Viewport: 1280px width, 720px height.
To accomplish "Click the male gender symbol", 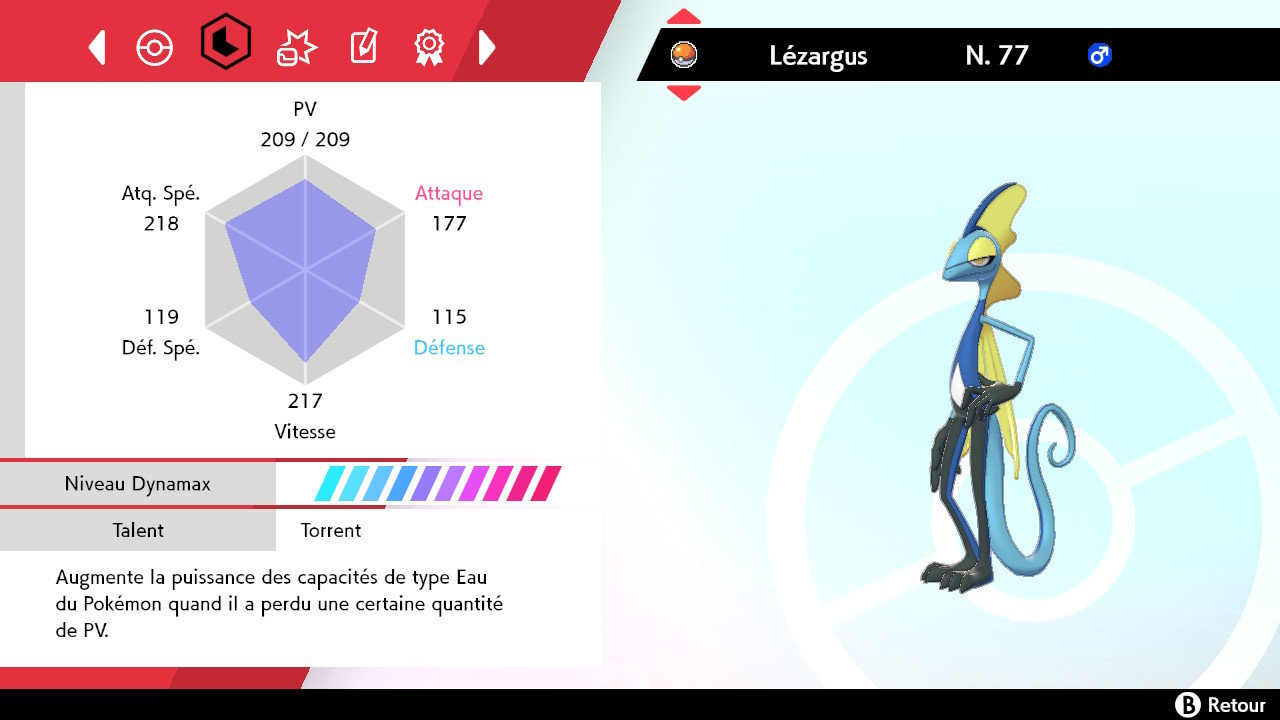I will click(x=1098, y=55).
